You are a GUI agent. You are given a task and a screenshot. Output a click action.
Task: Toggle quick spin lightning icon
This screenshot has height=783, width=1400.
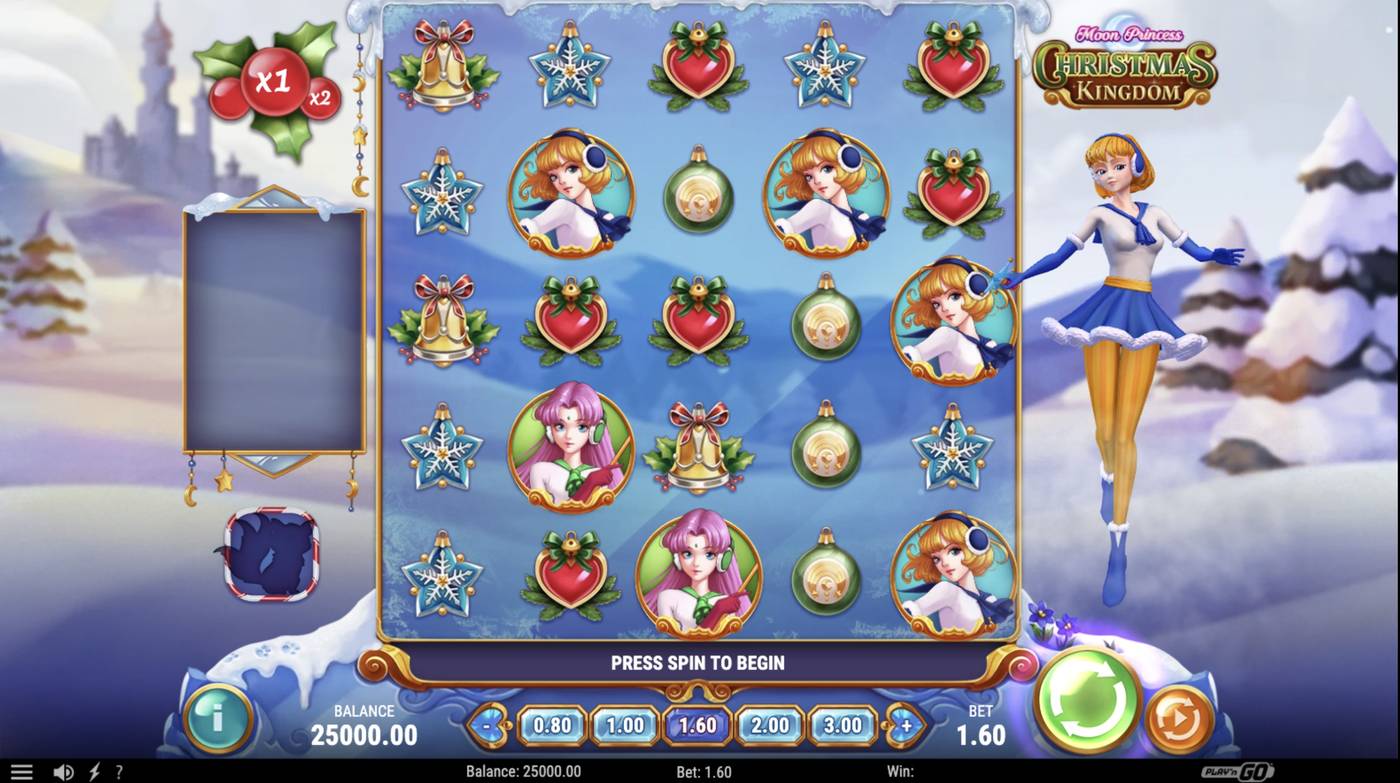[92, 770]
